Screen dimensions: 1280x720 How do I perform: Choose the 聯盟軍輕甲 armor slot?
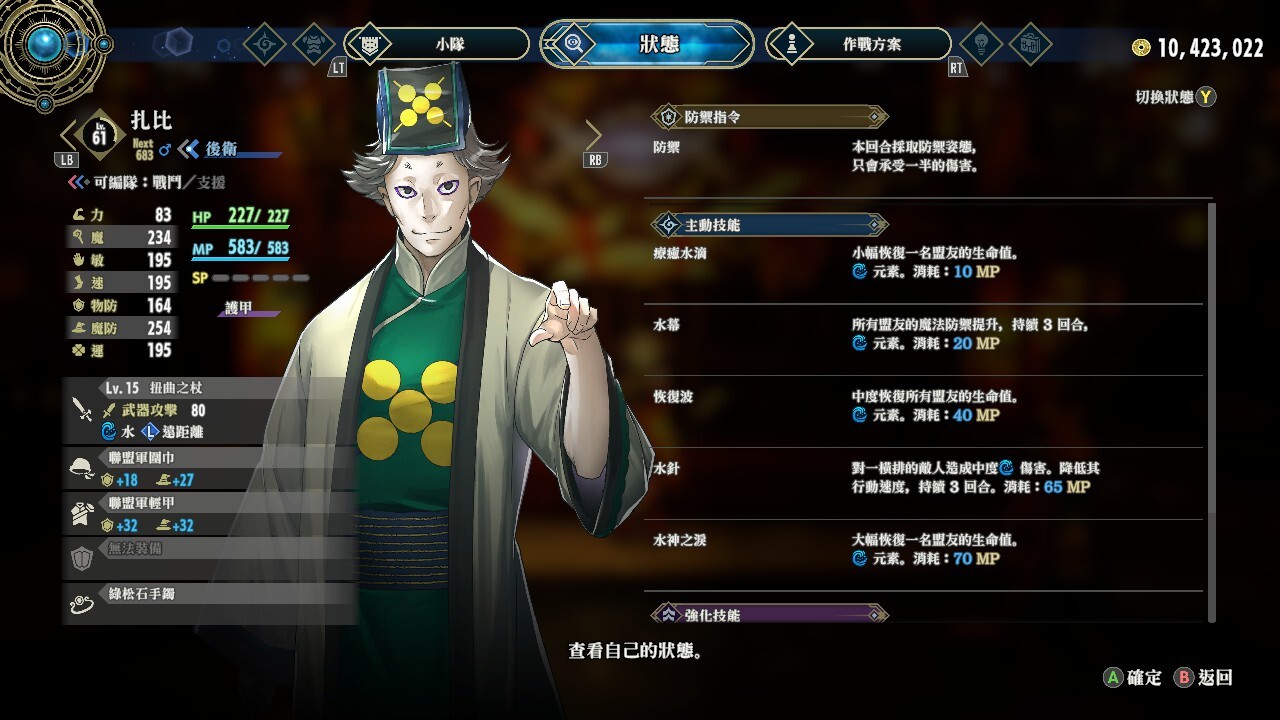click(x=210, y=514)
